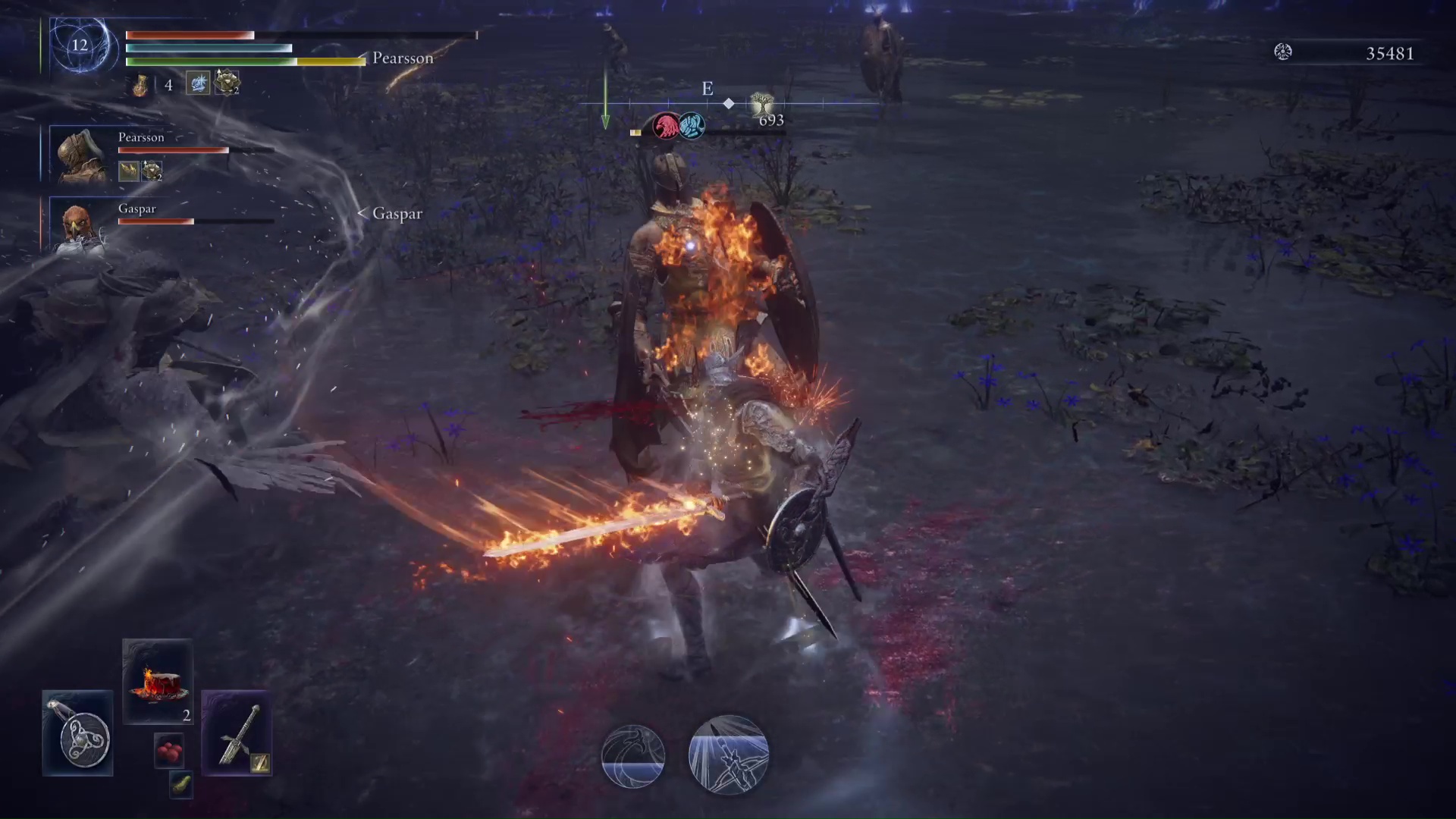Click the blue armored marker under compass
The image size is (1456, 819).
pyautogui.click(x=692, y=126)
